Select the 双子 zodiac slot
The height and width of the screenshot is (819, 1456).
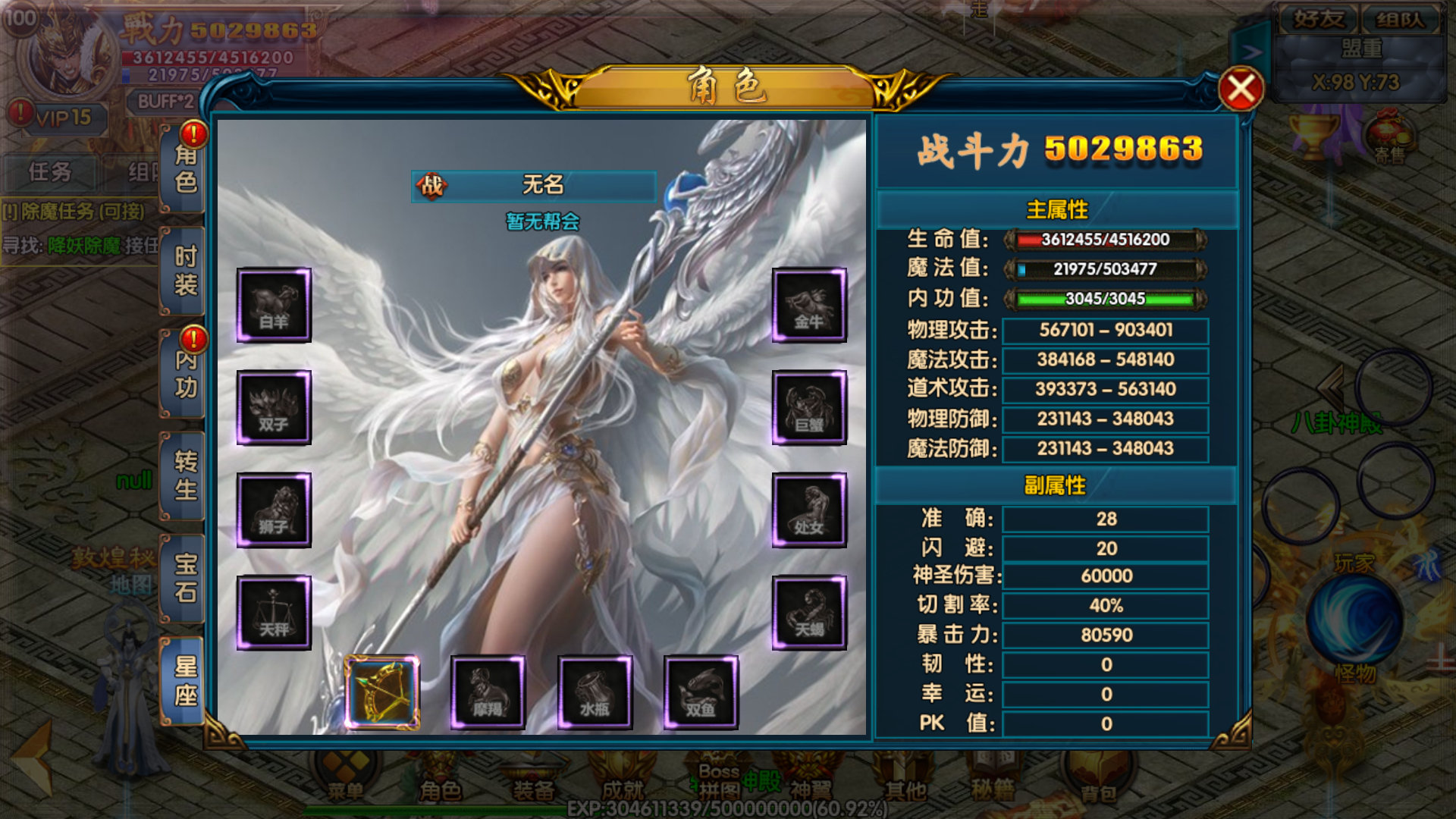274,407
